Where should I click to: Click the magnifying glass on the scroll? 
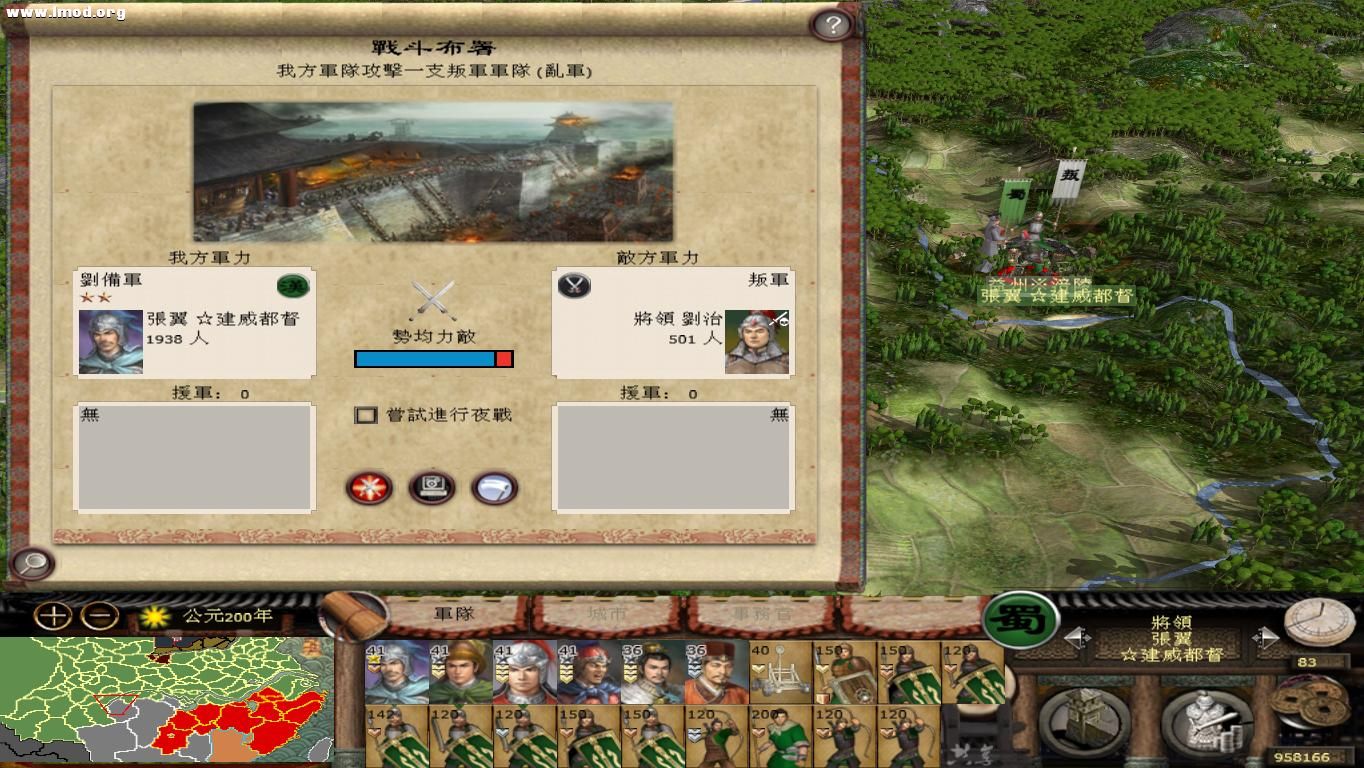[32, 565]
